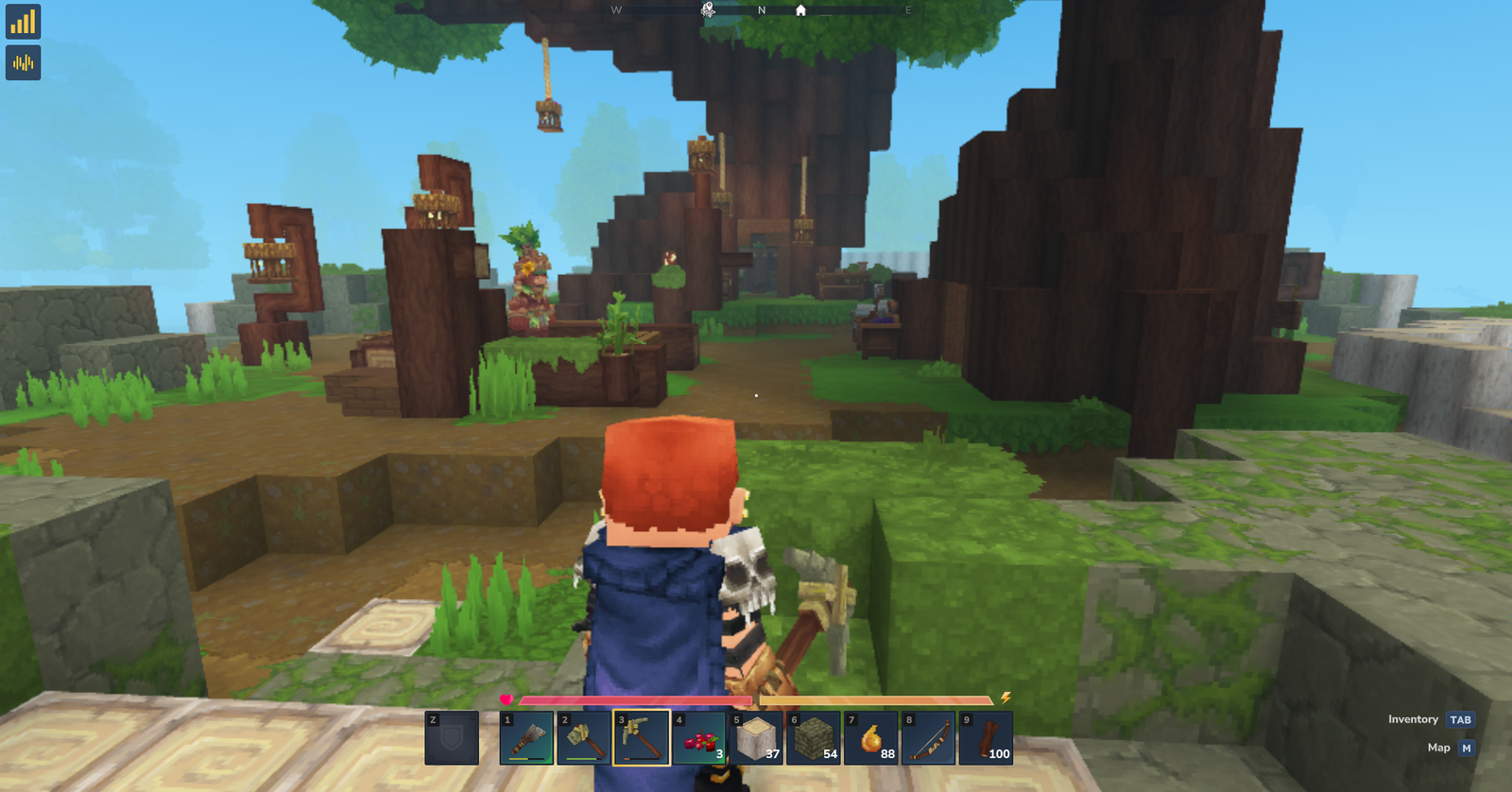
Task: Open the signal bars network stats icon
Action: (x=23, y=22)
